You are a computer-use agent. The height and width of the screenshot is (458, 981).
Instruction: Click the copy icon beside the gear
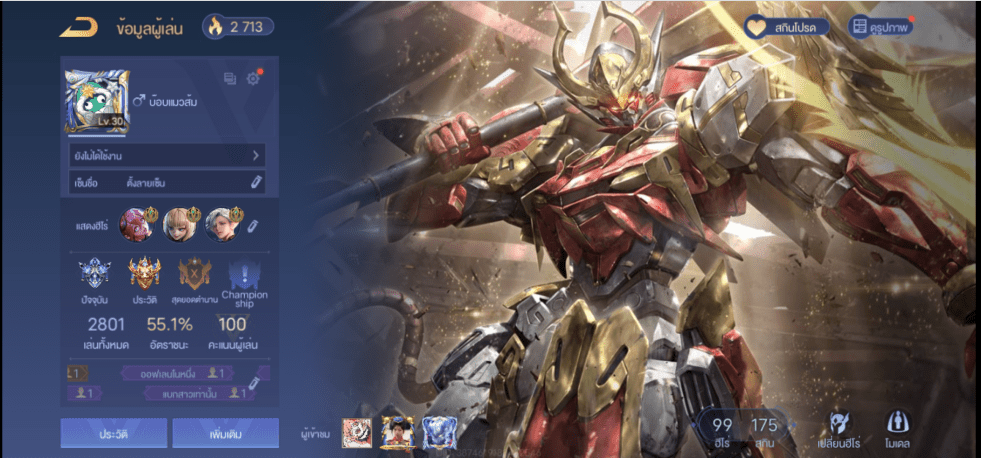click(230, 79)
